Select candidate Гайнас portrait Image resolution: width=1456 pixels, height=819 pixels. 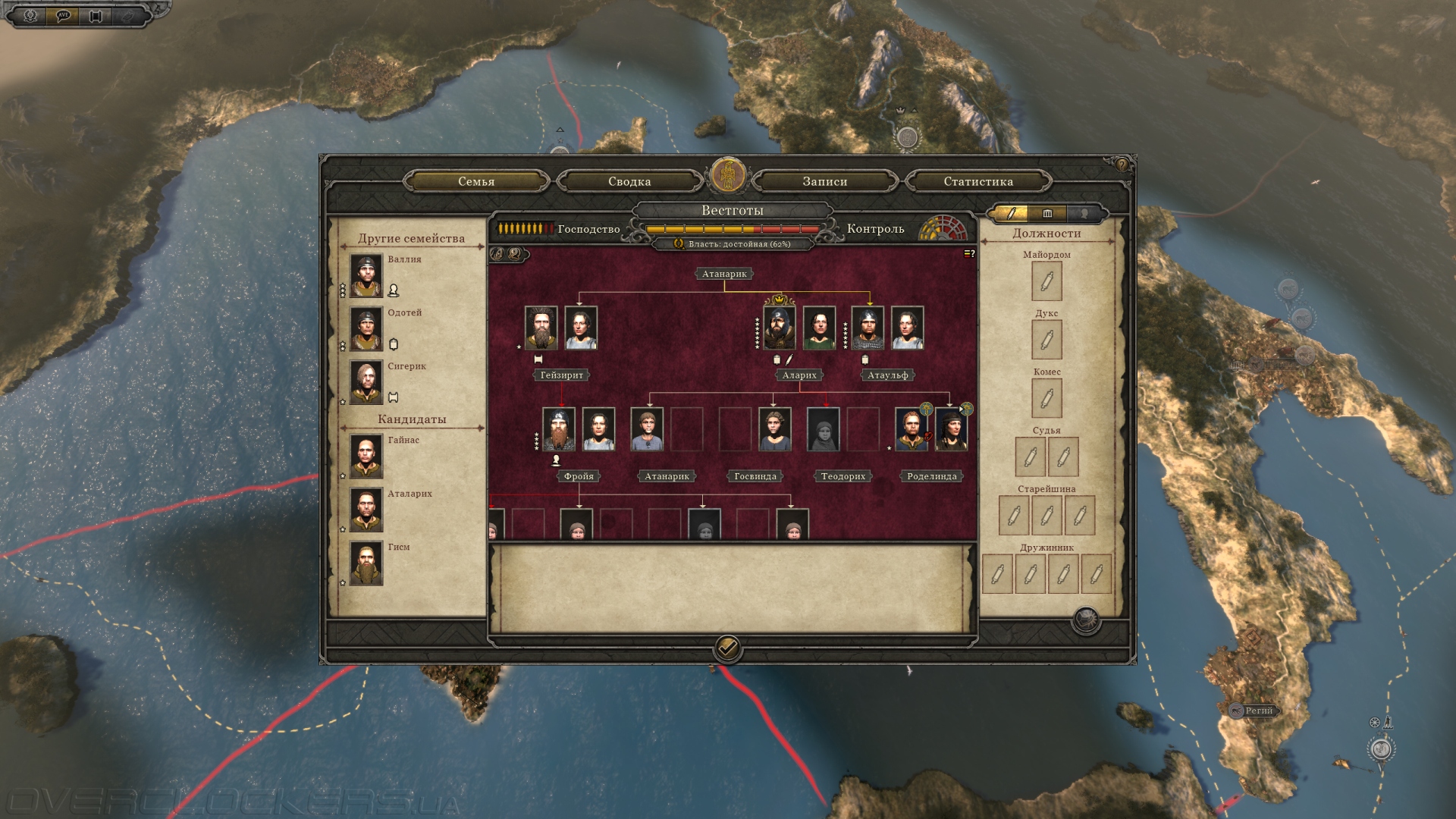click(x=366, y=456)
